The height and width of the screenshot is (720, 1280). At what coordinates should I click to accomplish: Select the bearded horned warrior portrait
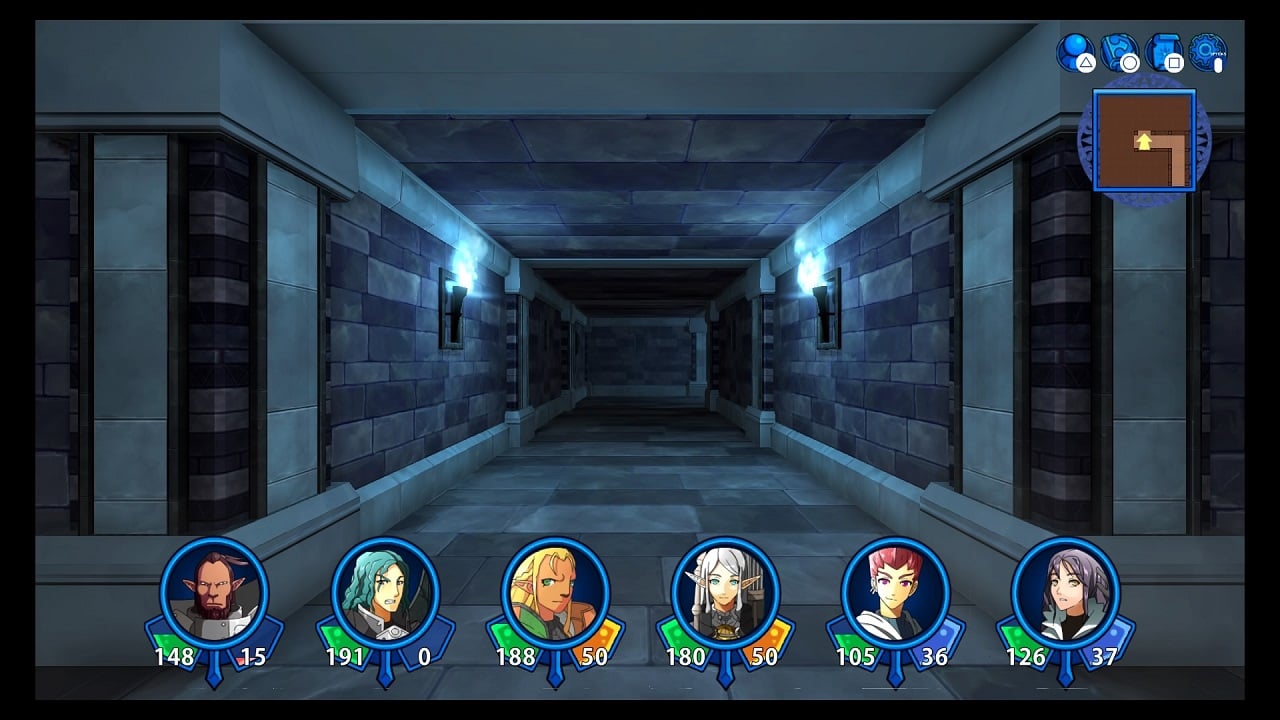click(x=214, y=592)
